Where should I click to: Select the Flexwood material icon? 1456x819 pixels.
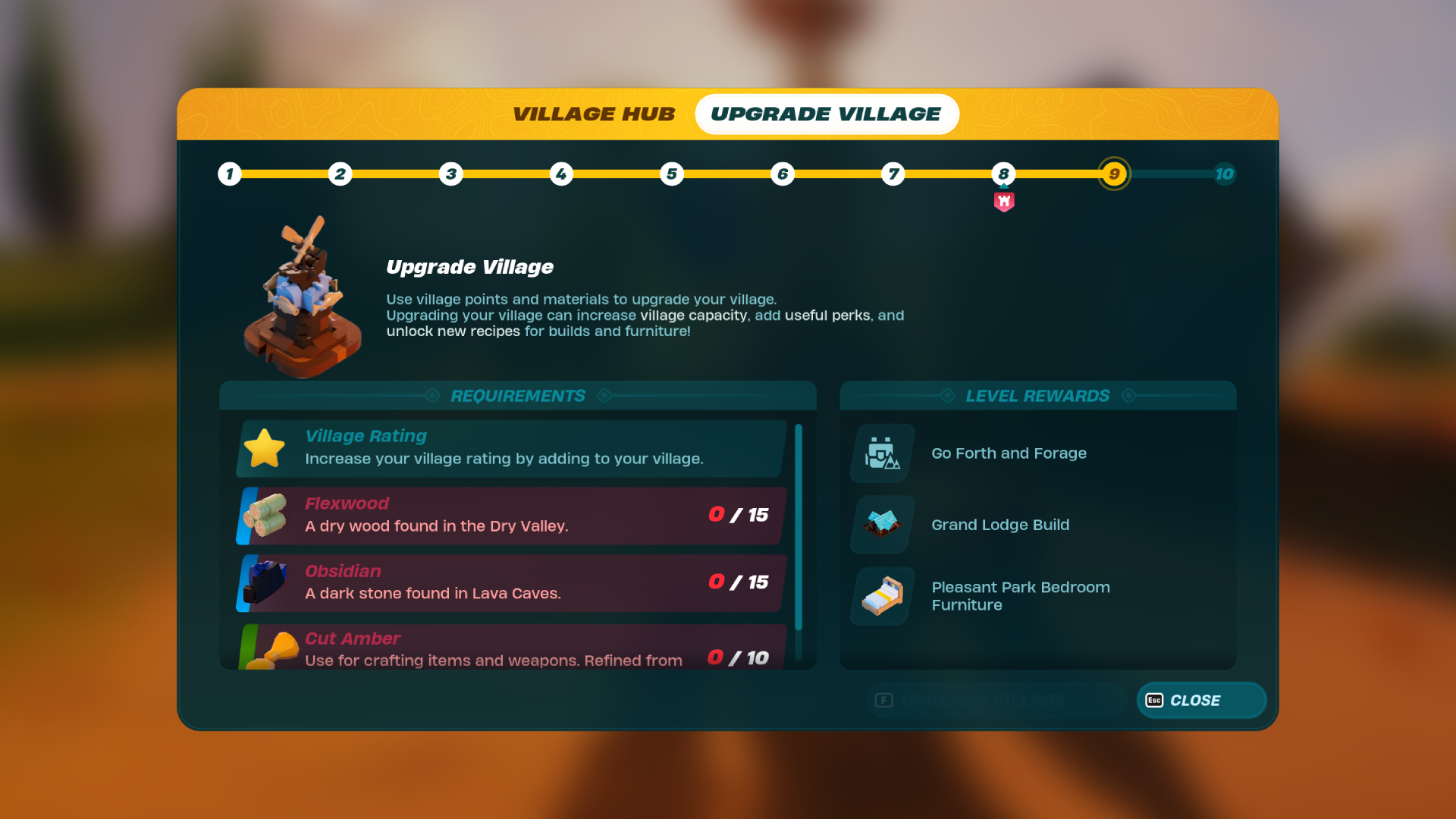pyautogui.click(x=265, y=515)
